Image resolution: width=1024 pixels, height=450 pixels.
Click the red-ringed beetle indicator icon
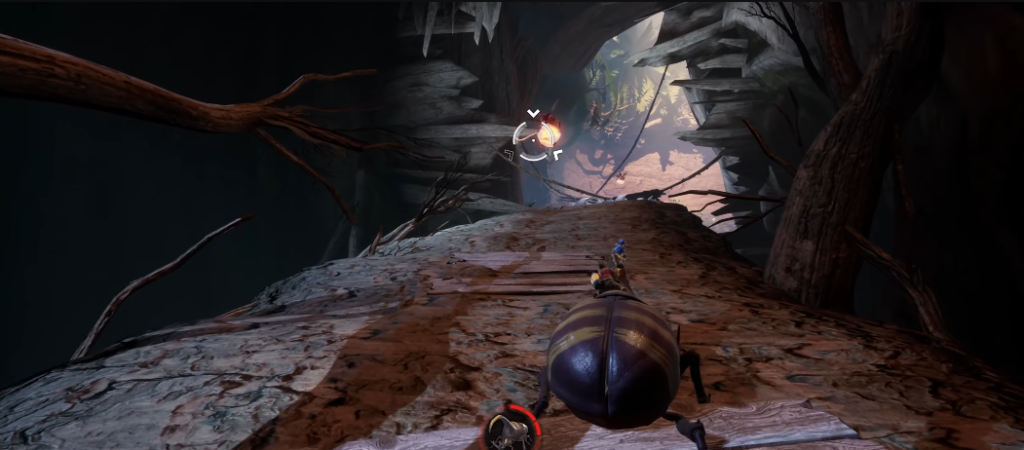[x=512, y=429]
